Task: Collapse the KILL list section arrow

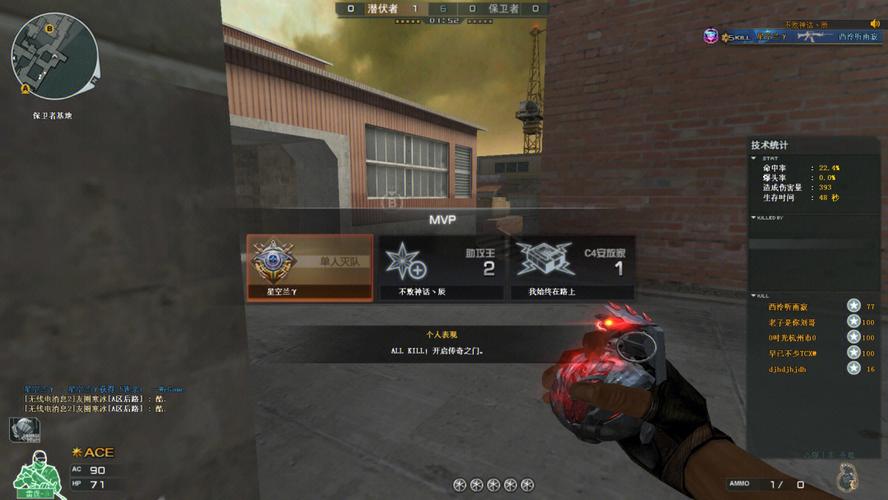Action: [x=755, y=296]
